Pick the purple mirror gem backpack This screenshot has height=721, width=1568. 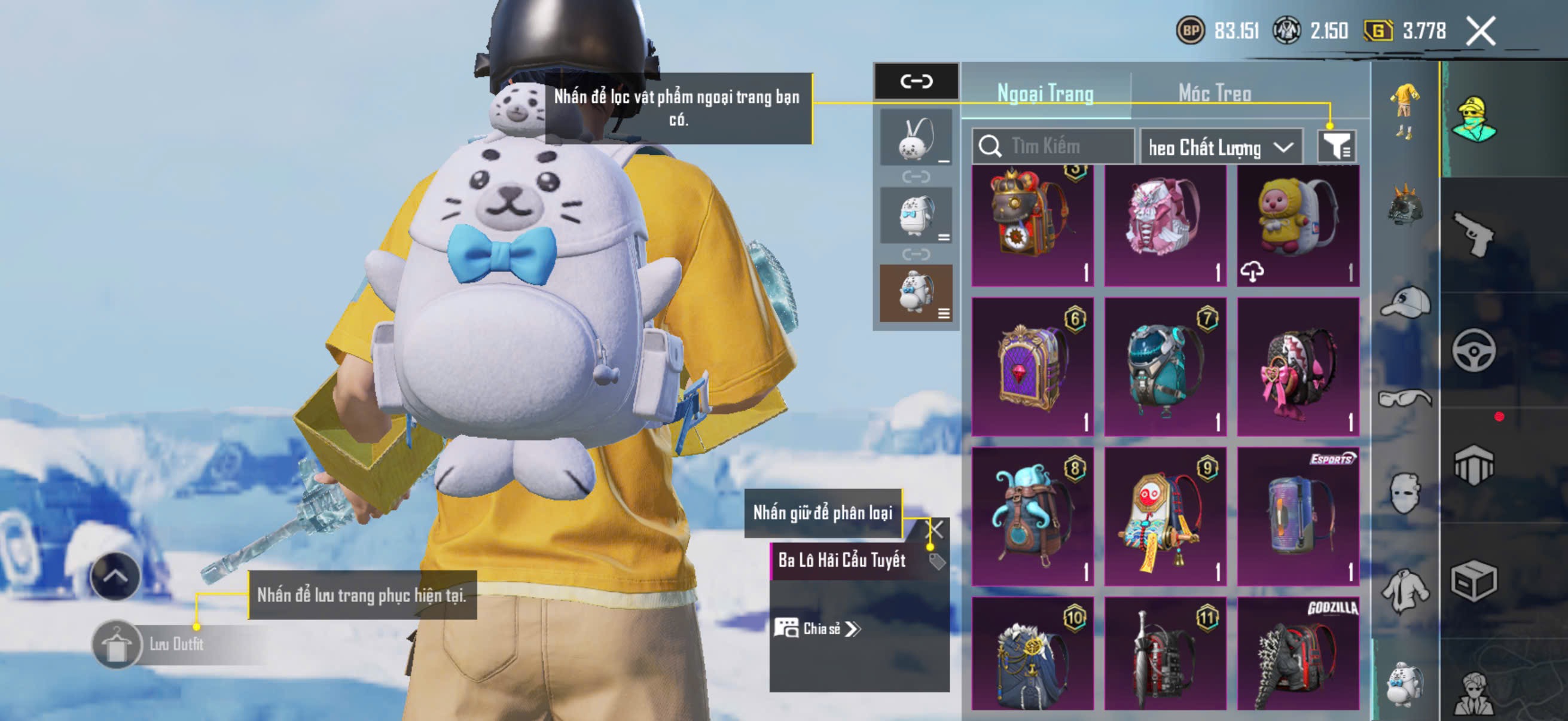(1032, 366)
